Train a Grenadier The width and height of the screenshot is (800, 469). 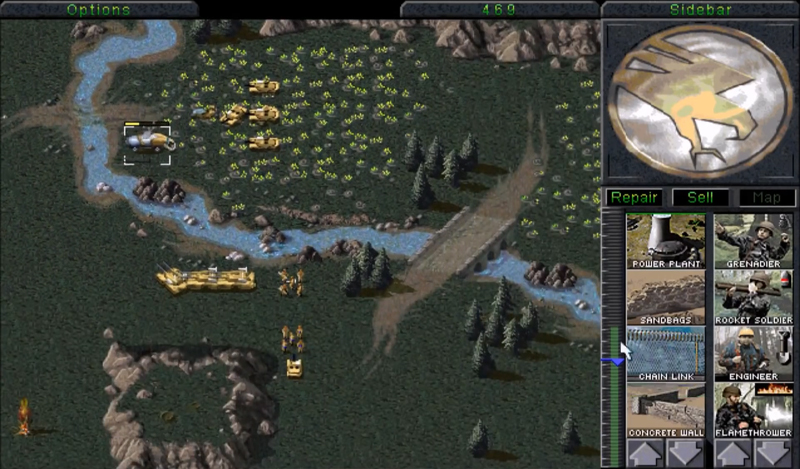(x=753, y=240)
